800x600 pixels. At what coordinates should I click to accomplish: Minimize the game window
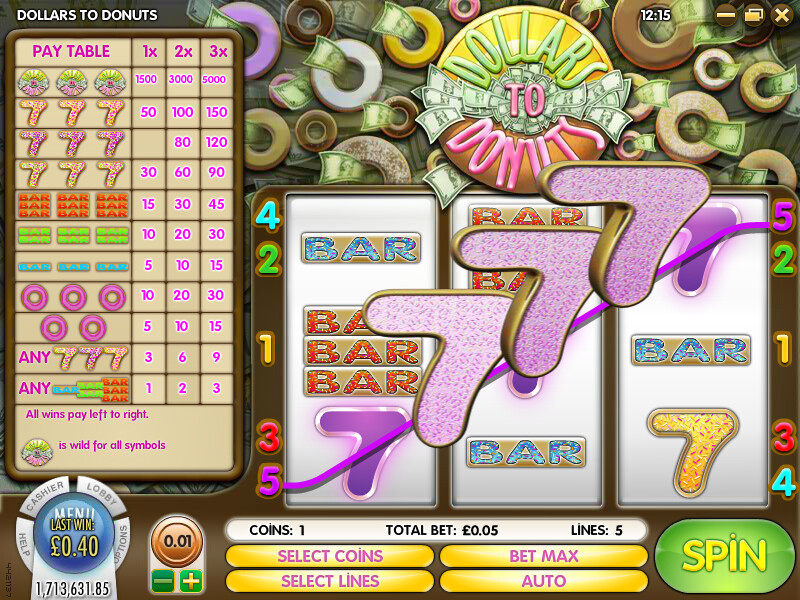[x=726, y=15]
